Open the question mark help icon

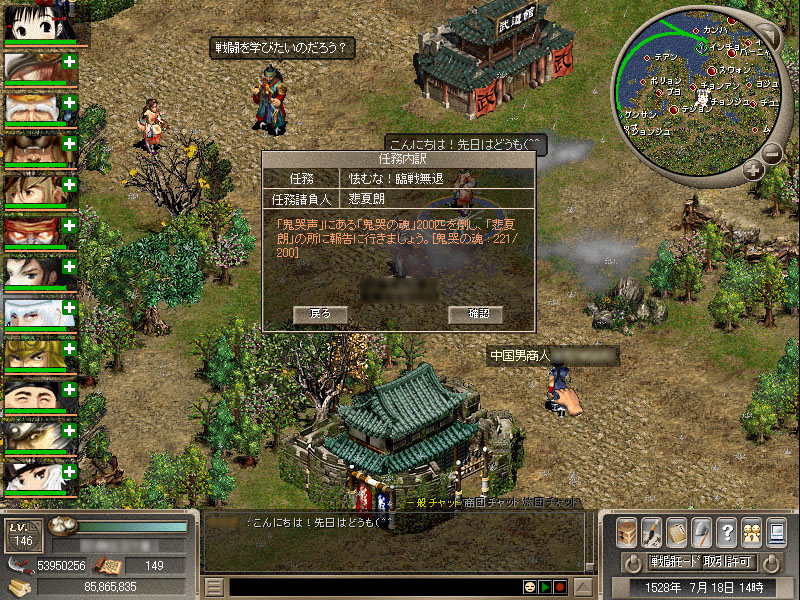(x=727, y=531)
